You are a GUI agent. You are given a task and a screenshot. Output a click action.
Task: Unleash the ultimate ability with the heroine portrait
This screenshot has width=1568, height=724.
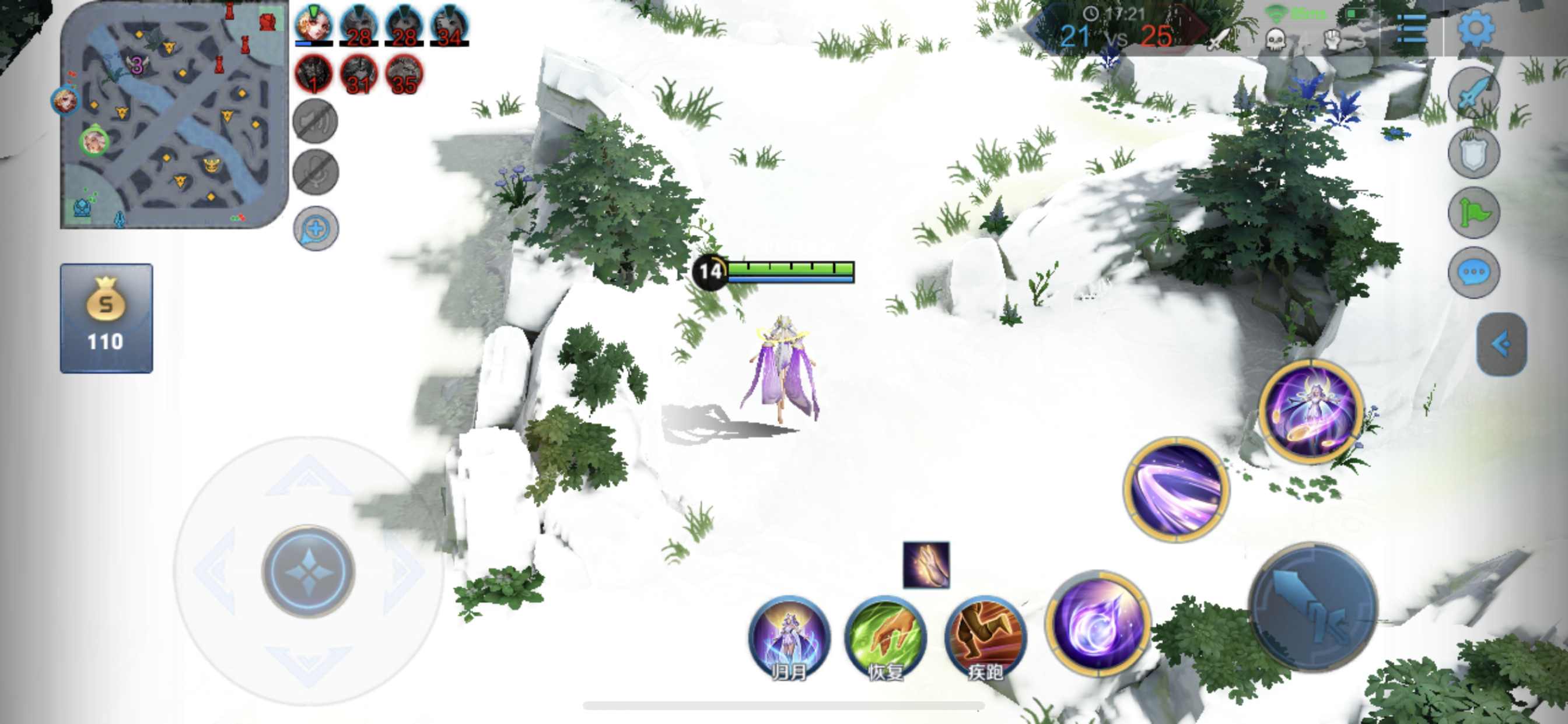pos(1311,412)
